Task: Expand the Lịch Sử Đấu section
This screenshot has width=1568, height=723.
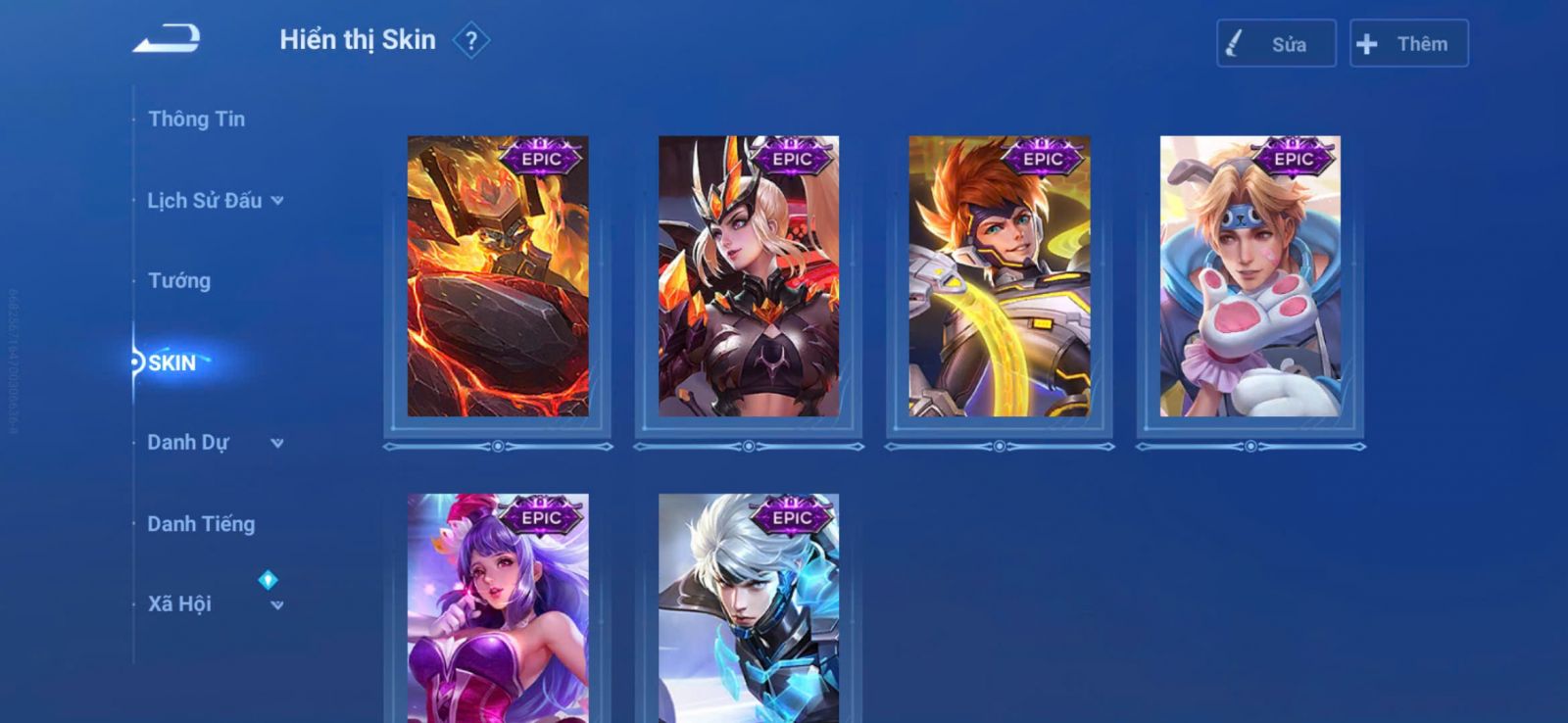Action: click(215, 201)
